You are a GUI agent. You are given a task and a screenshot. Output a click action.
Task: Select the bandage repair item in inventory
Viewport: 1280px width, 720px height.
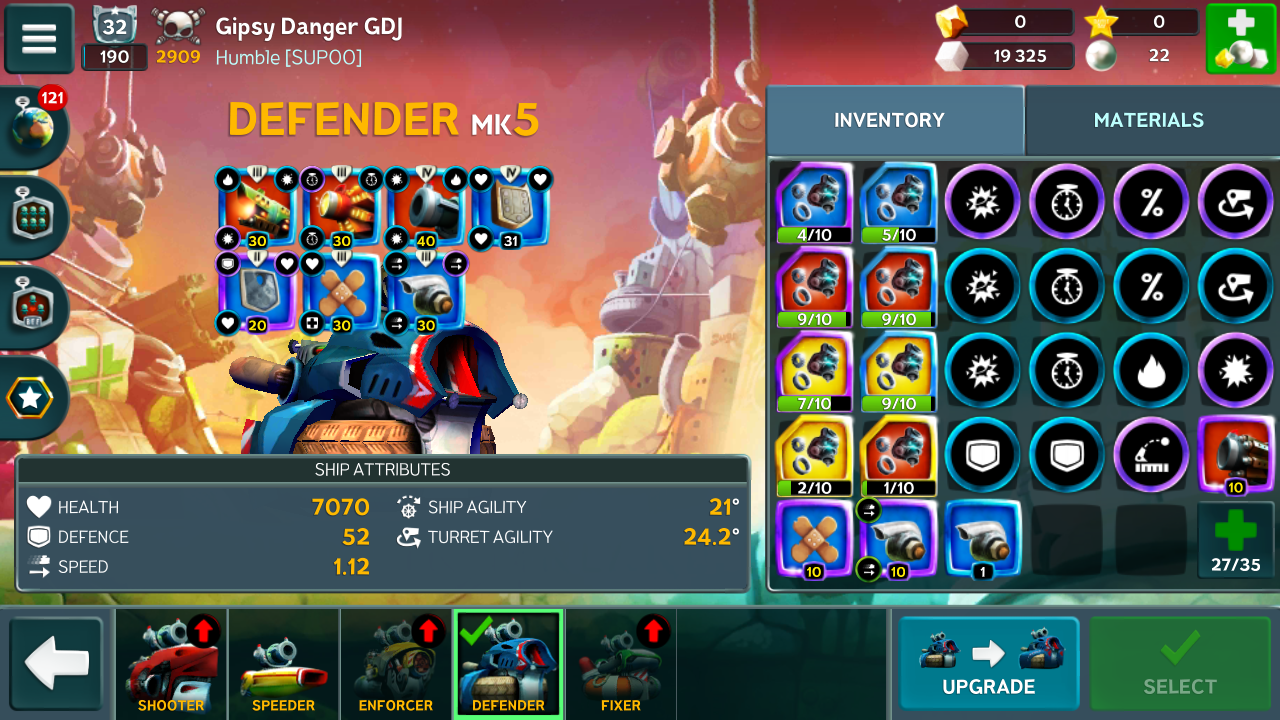[813, 539]
